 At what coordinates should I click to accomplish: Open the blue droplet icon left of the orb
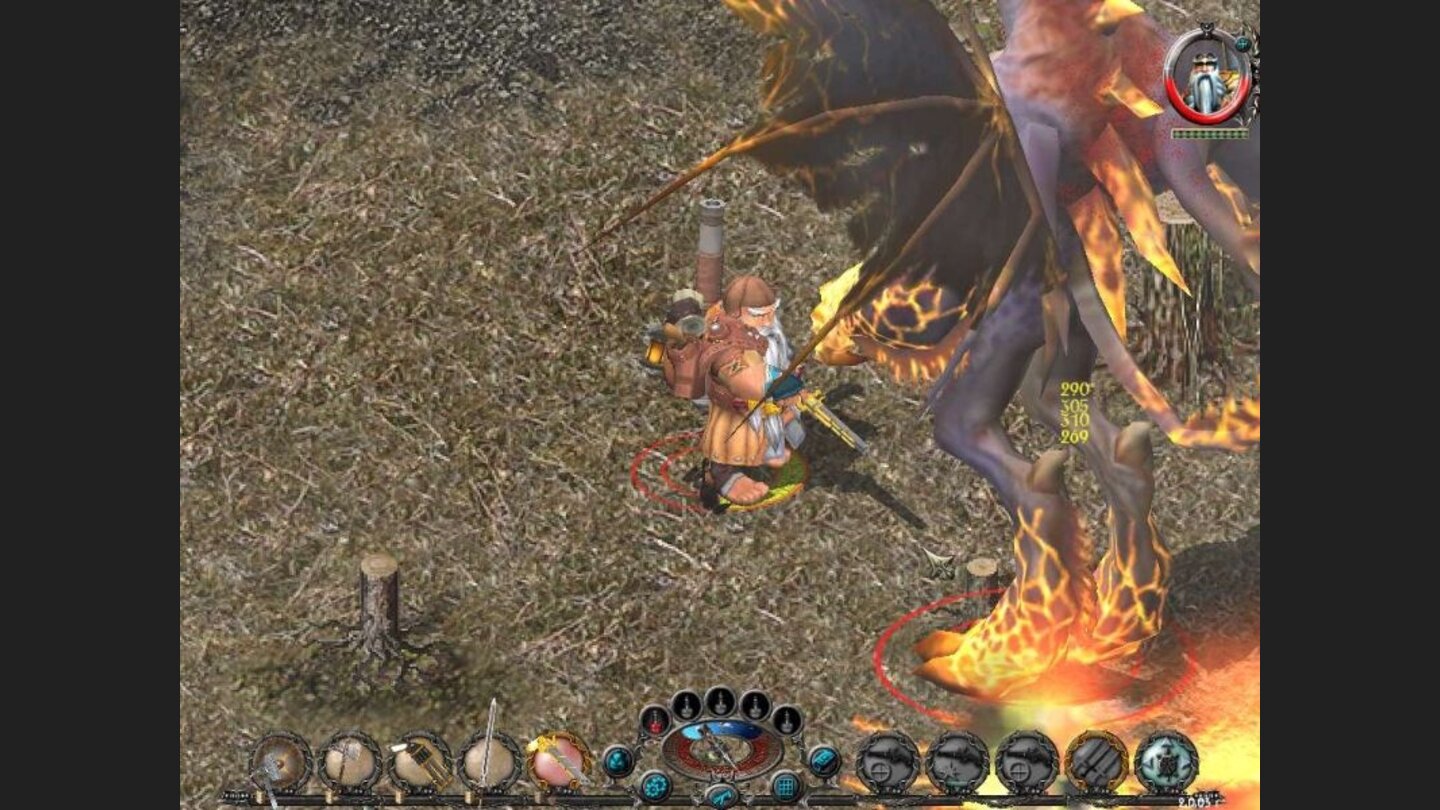(618, 762)
